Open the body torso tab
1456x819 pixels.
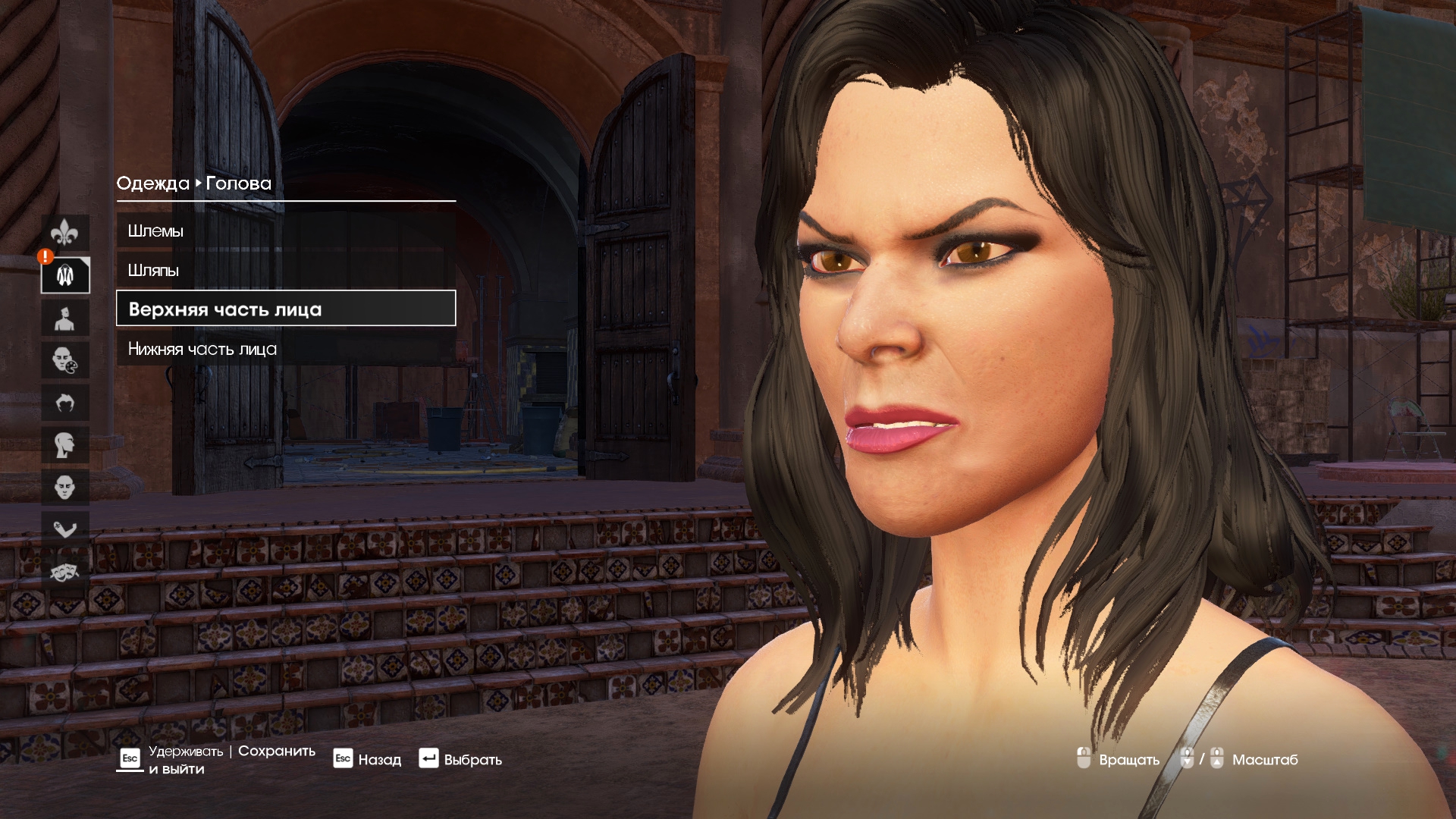tap(65, 318)
